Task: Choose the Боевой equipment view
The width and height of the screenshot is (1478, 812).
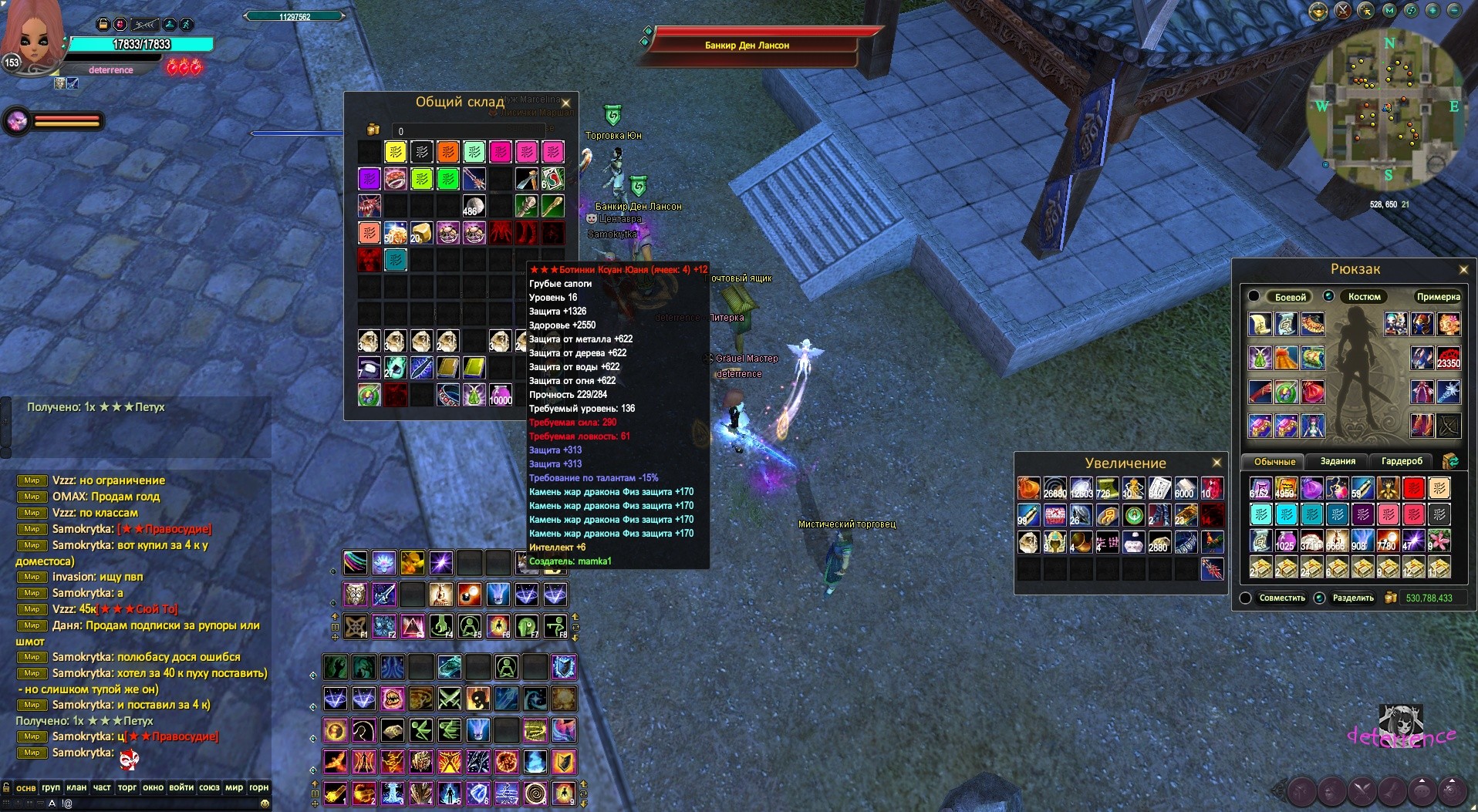Action: (1290, 297)
